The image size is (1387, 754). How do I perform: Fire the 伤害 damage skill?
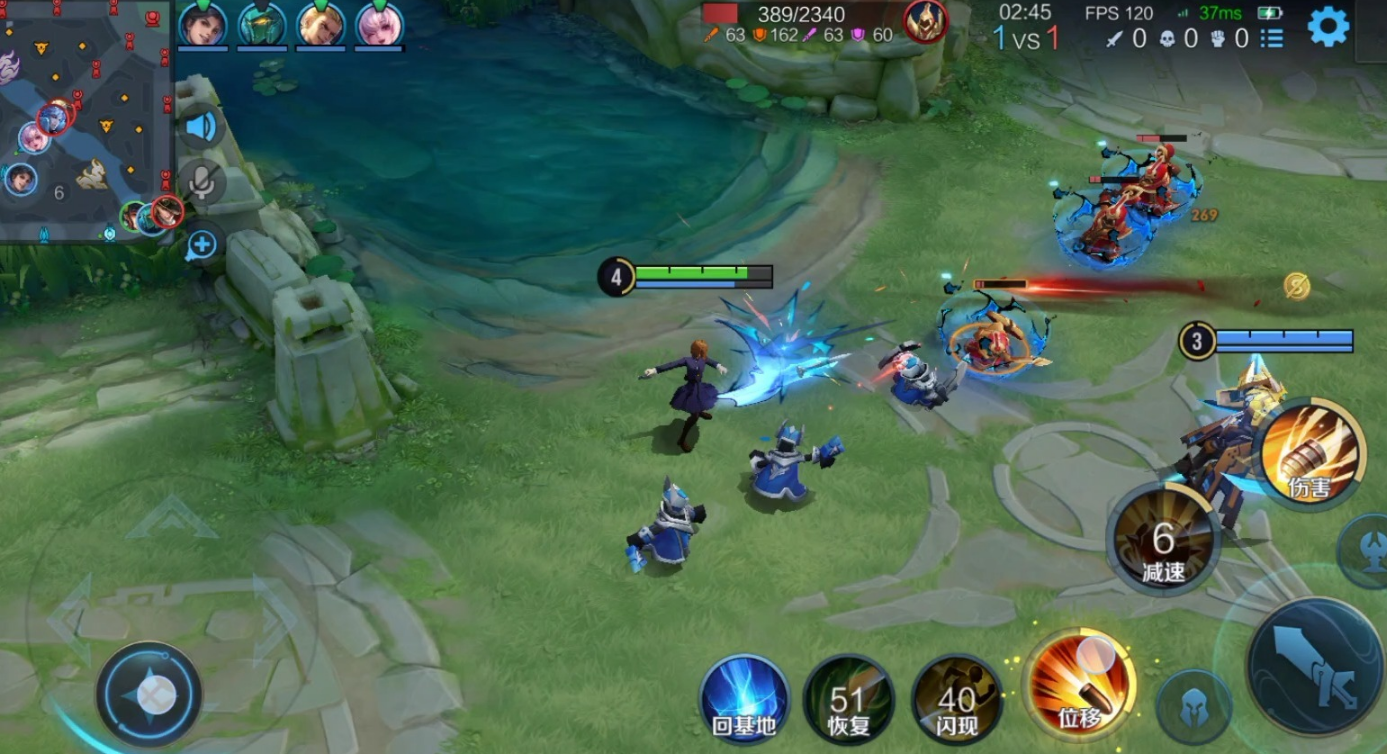1309,456
